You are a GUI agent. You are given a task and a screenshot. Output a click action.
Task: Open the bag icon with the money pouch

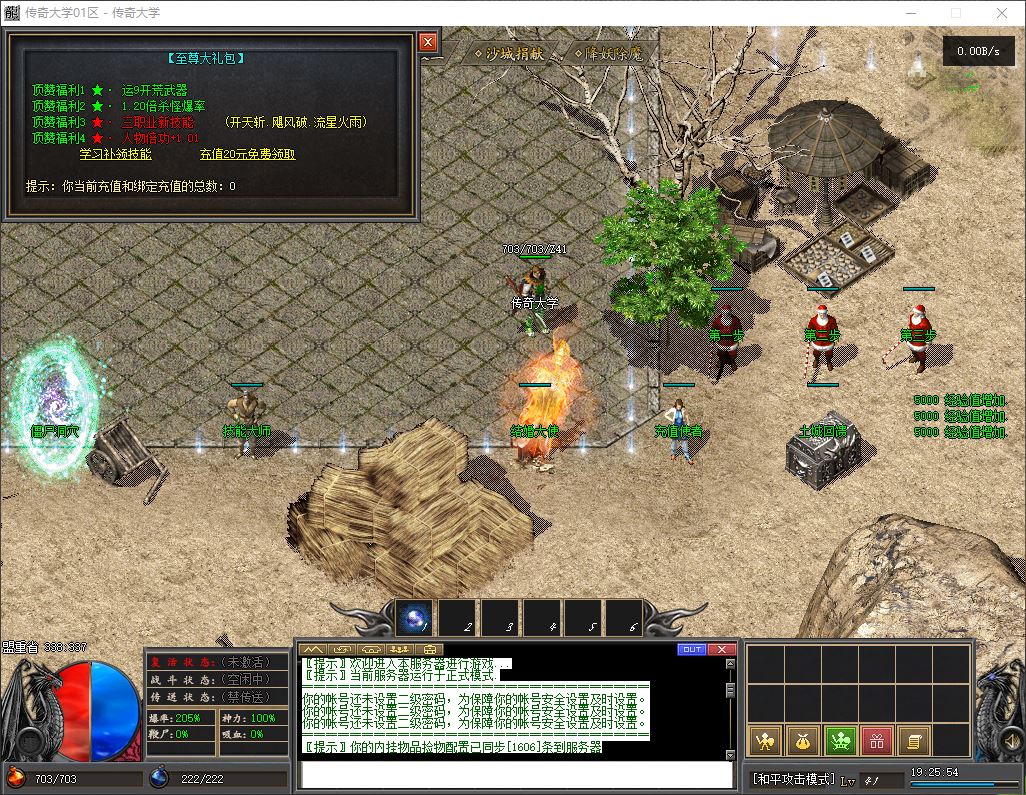point(802,741)
